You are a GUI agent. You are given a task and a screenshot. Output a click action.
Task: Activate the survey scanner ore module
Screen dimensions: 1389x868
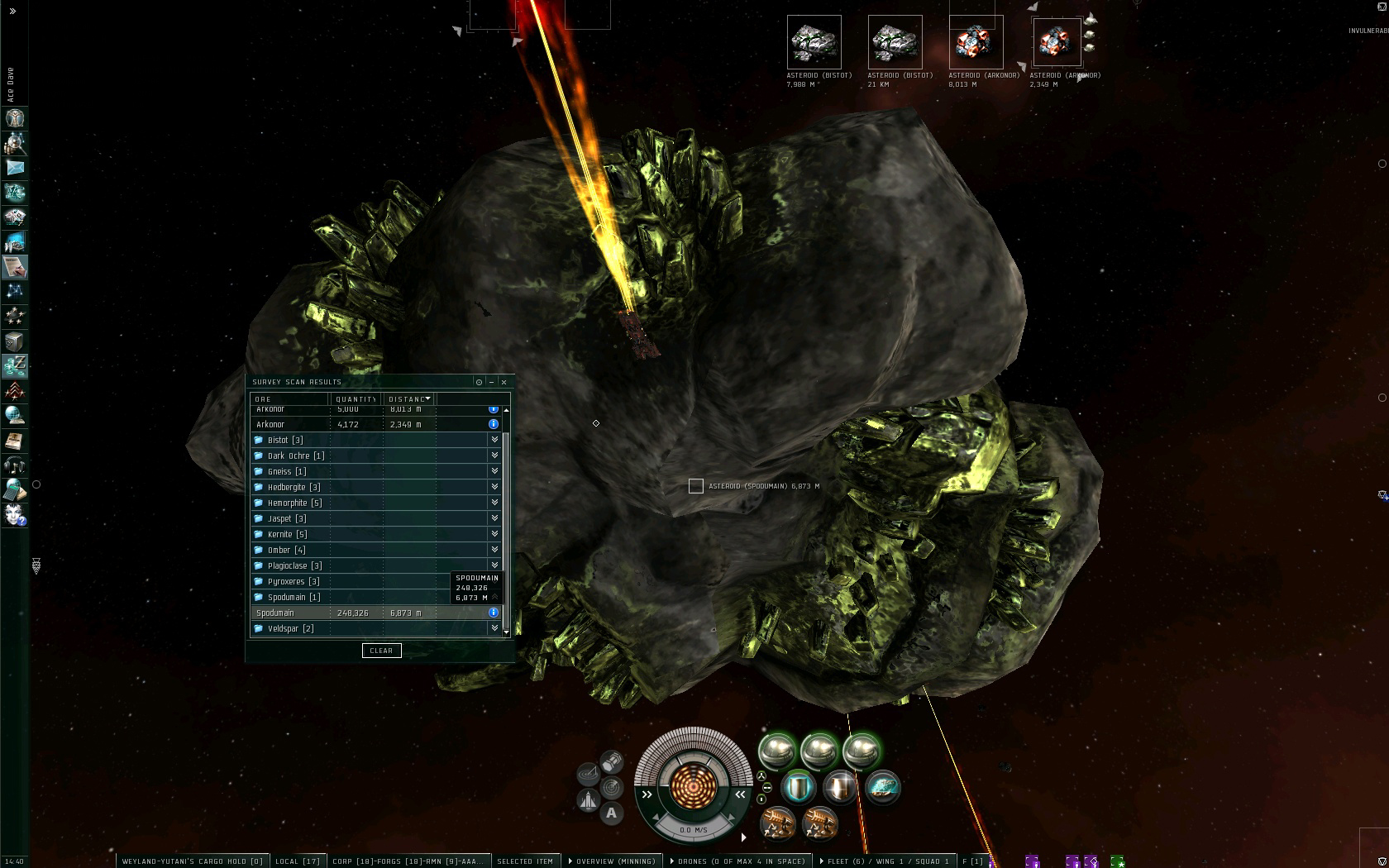882,787
